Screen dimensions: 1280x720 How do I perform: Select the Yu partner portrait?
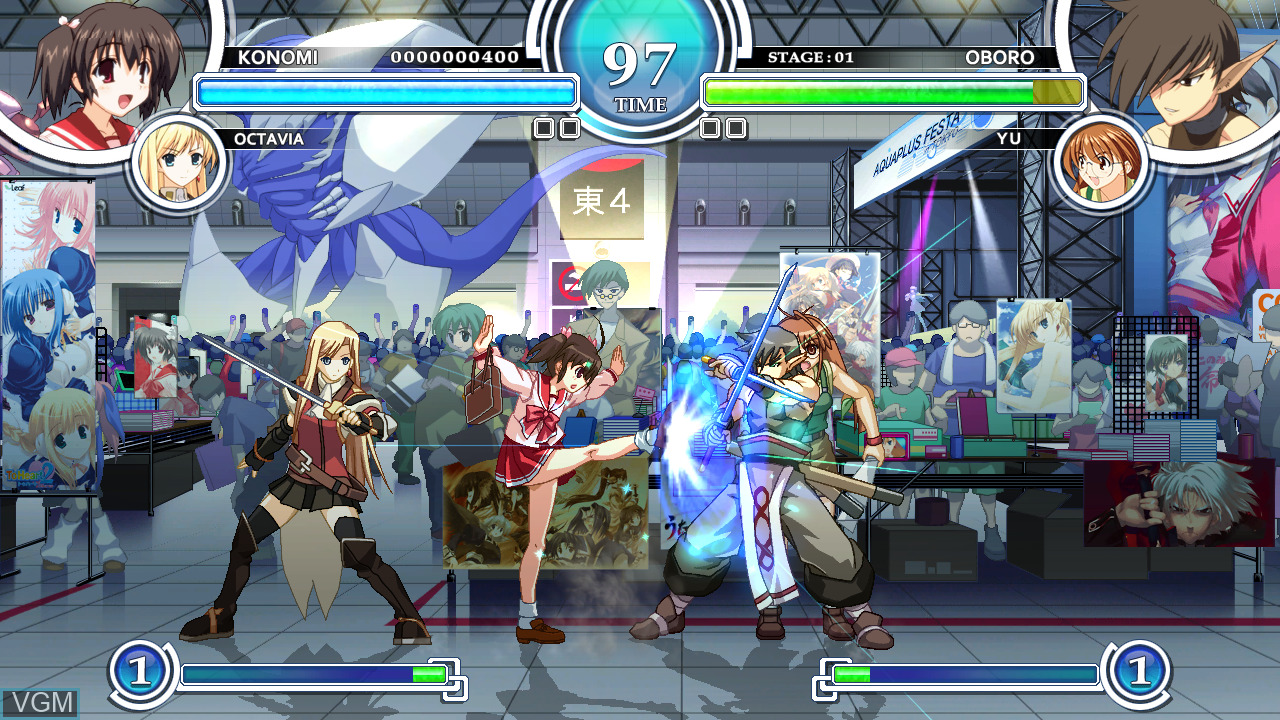click(1101, 162)
